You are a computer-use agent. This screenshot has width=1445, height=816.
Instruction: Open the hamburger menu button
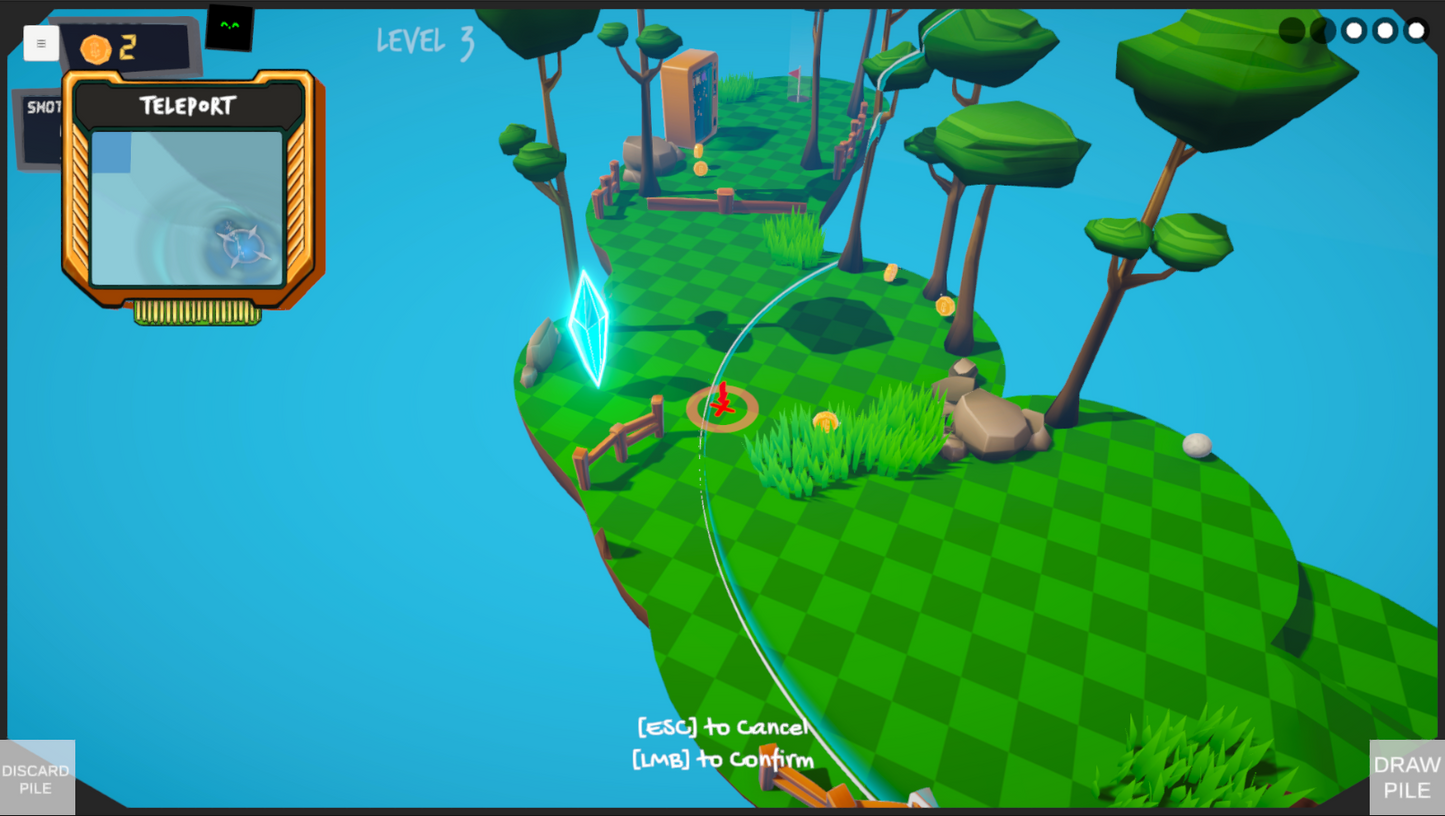(x=41, y=43)
